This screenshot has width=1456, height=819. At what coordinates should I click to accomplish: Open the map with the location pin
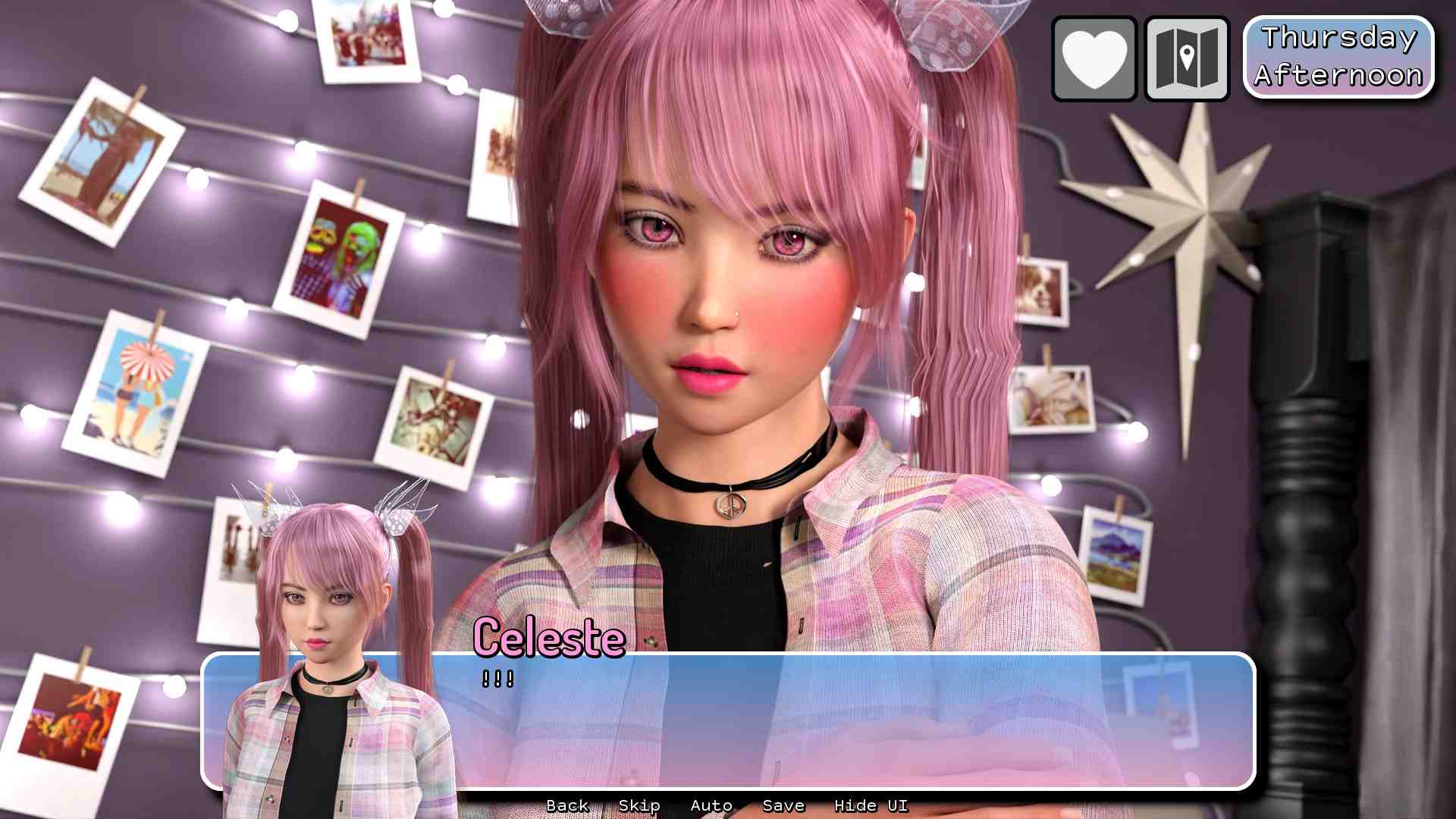[x=1187, y=59]
